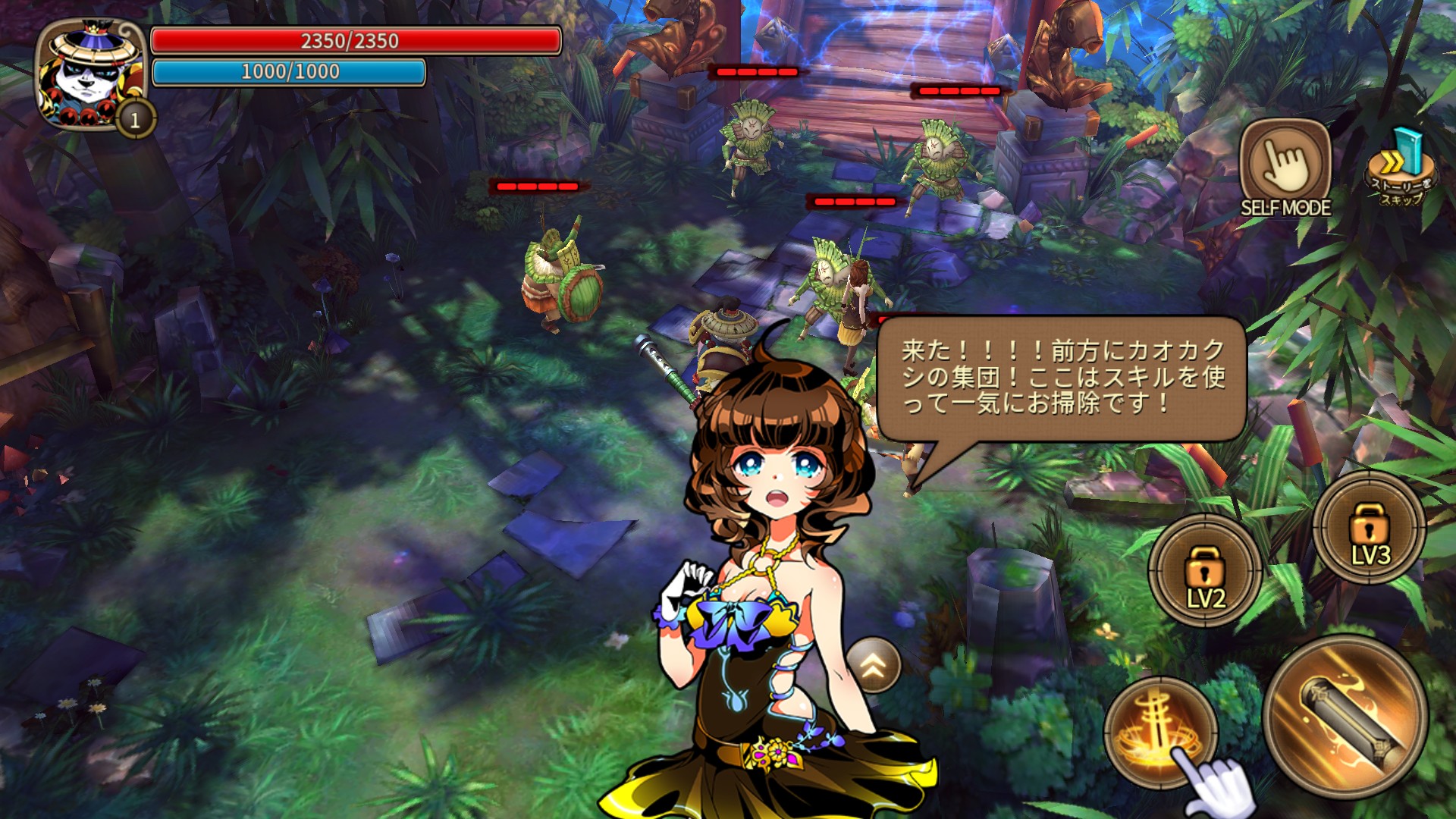This screenshot has height=819, width=1456.
Task: Tap the locked LV3 skill slot
Action: pos(1370,528)
